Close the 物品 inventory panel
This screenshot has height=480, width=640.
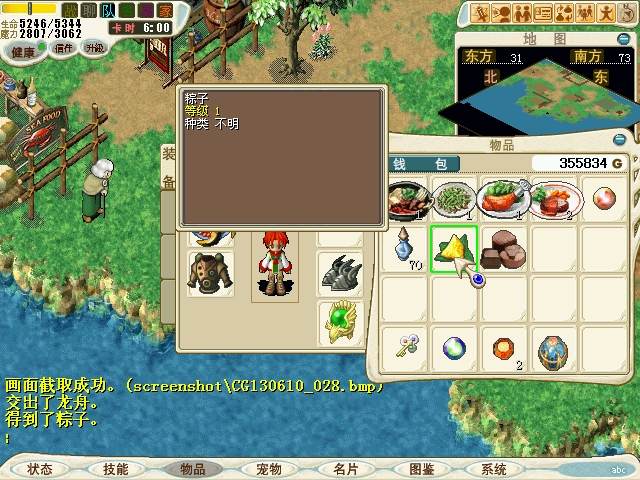tap(621, 139)
